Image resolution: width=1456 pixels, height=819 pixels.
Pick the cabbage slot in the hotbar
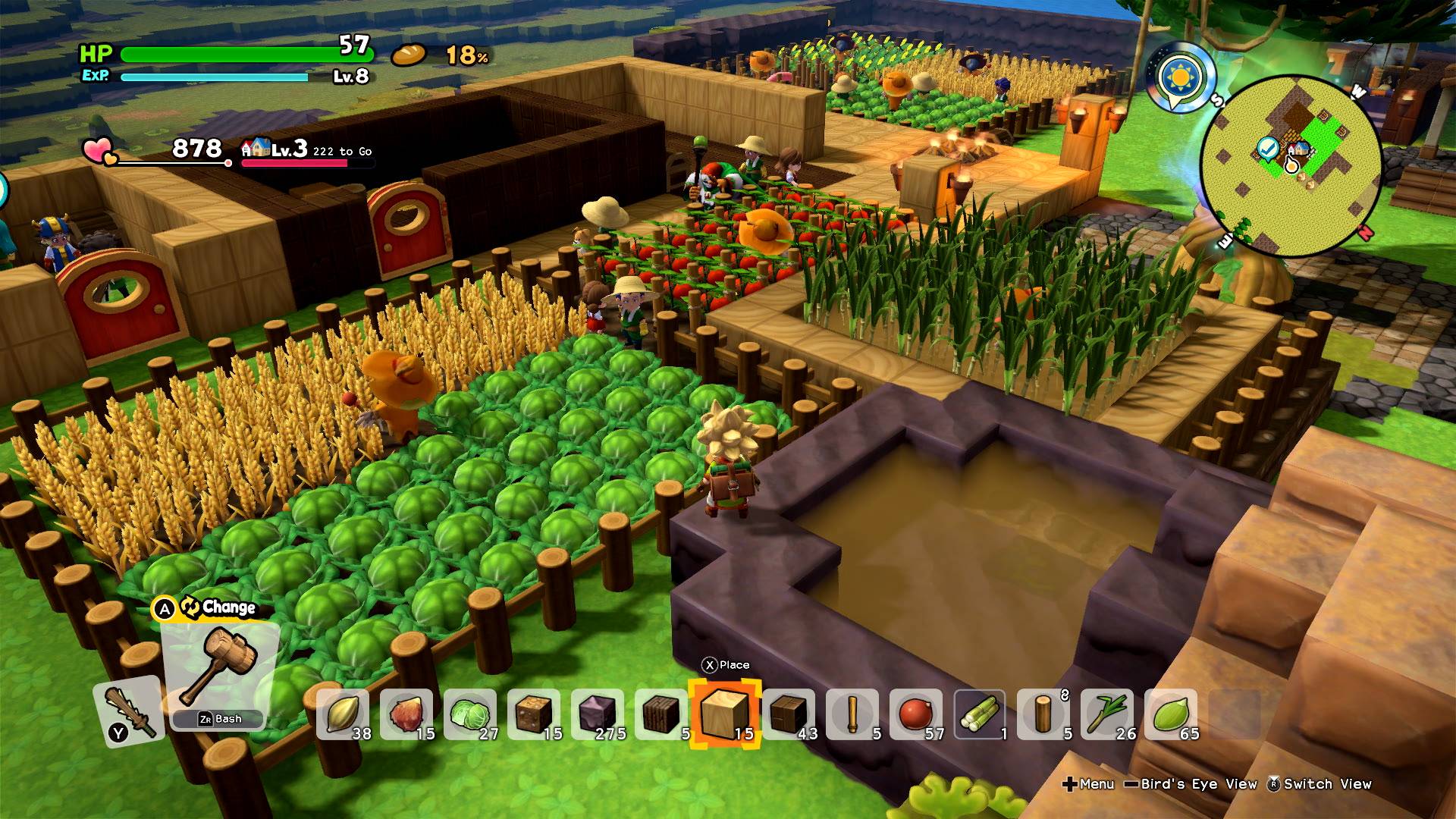coord(470,714)
